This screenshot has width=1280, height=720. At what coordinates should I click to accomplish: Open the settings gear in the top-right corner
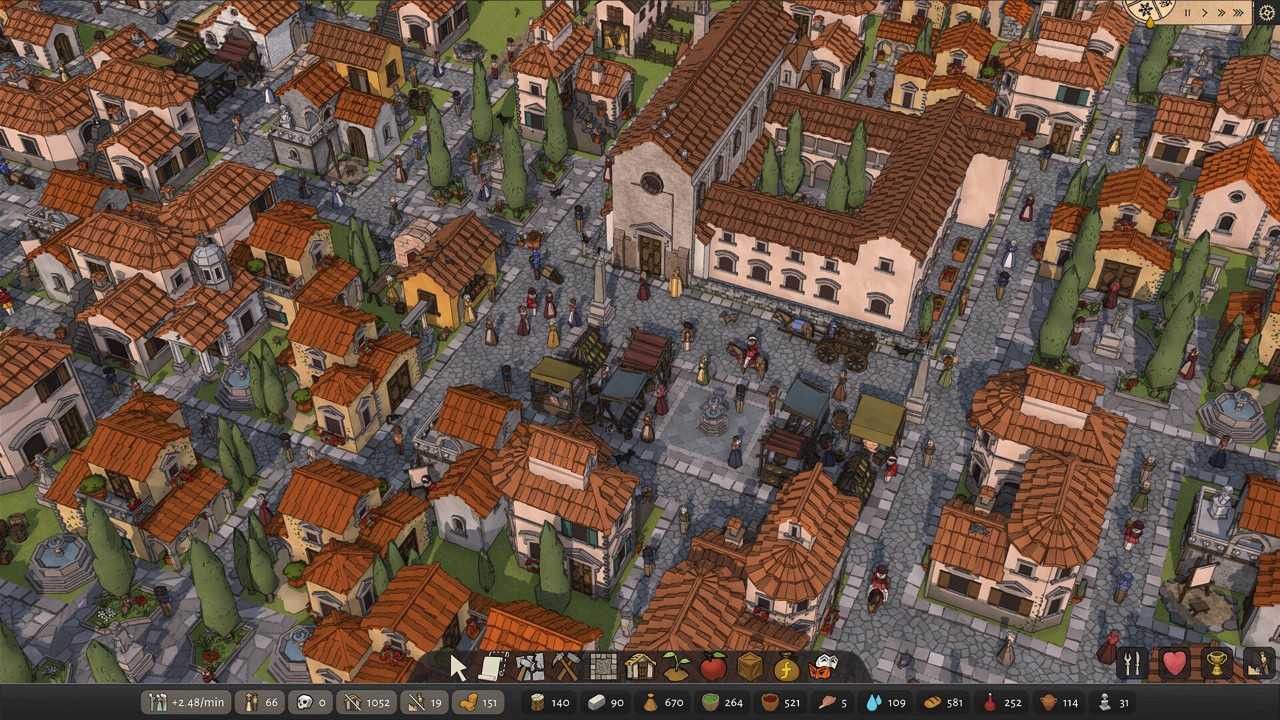pos(1267,12)
